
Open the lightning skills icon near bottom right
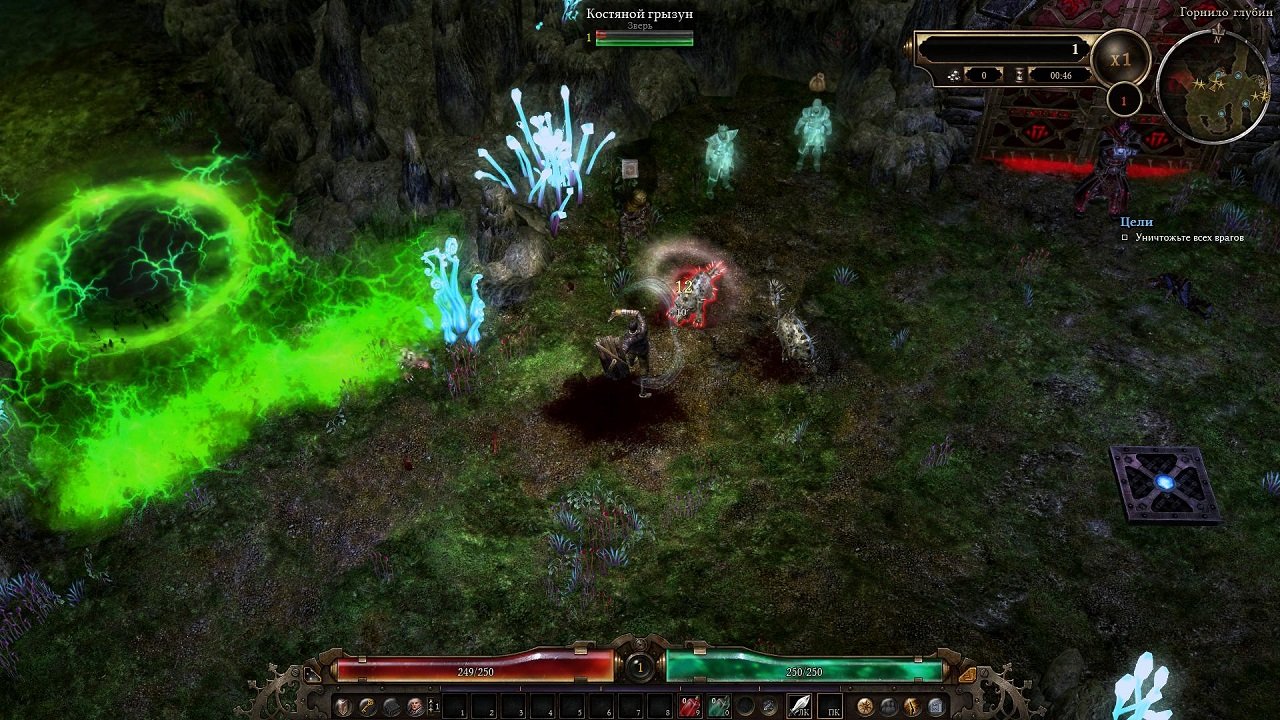[912, 706]
